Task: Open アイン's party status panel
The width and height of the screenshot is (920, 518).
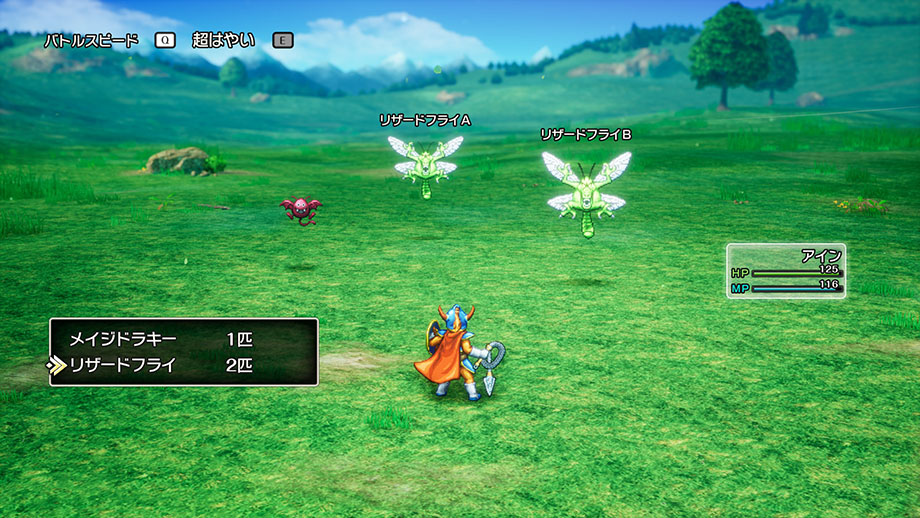Action: (x=786, y=271)
